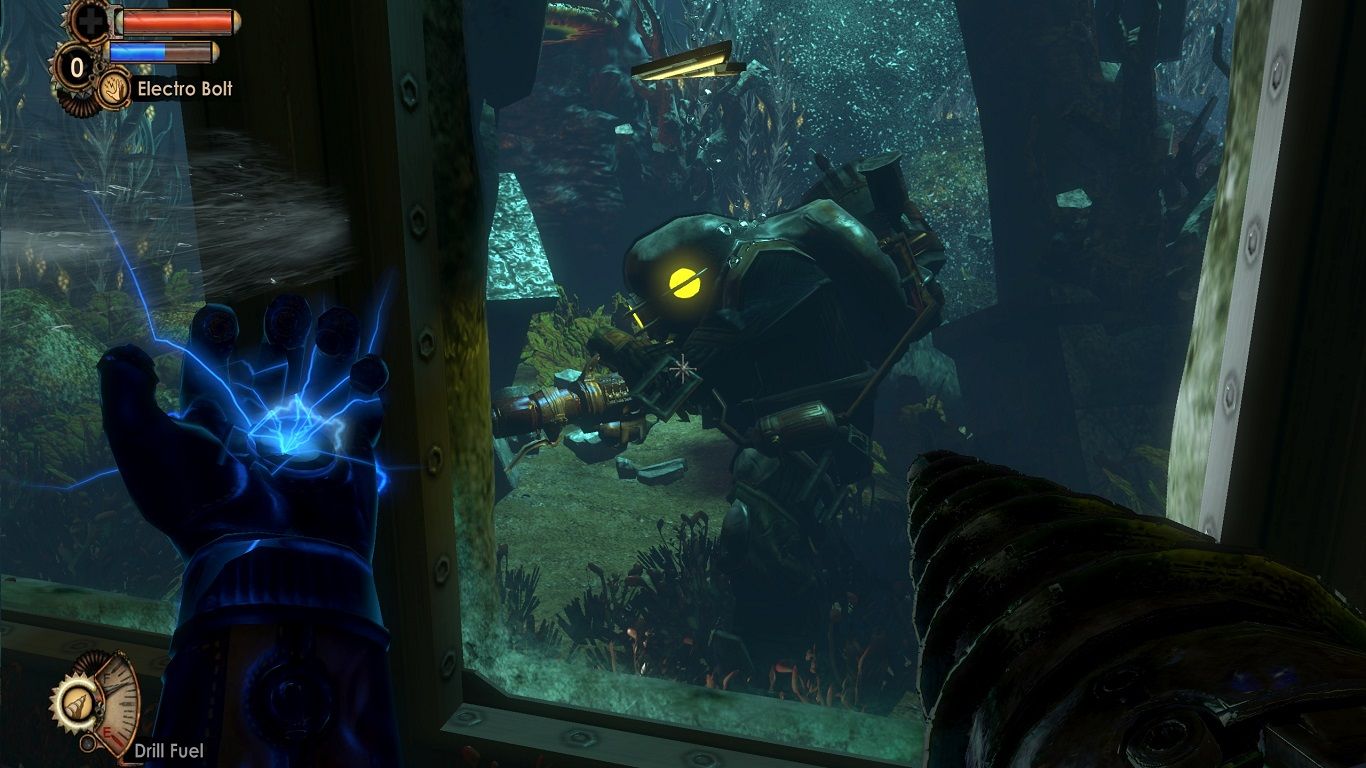Image resolution: width=1366 pixels, height=768 pixels.
Task: Select the Electro Bolt plasmid hand icon
Action: coord(113,90)
